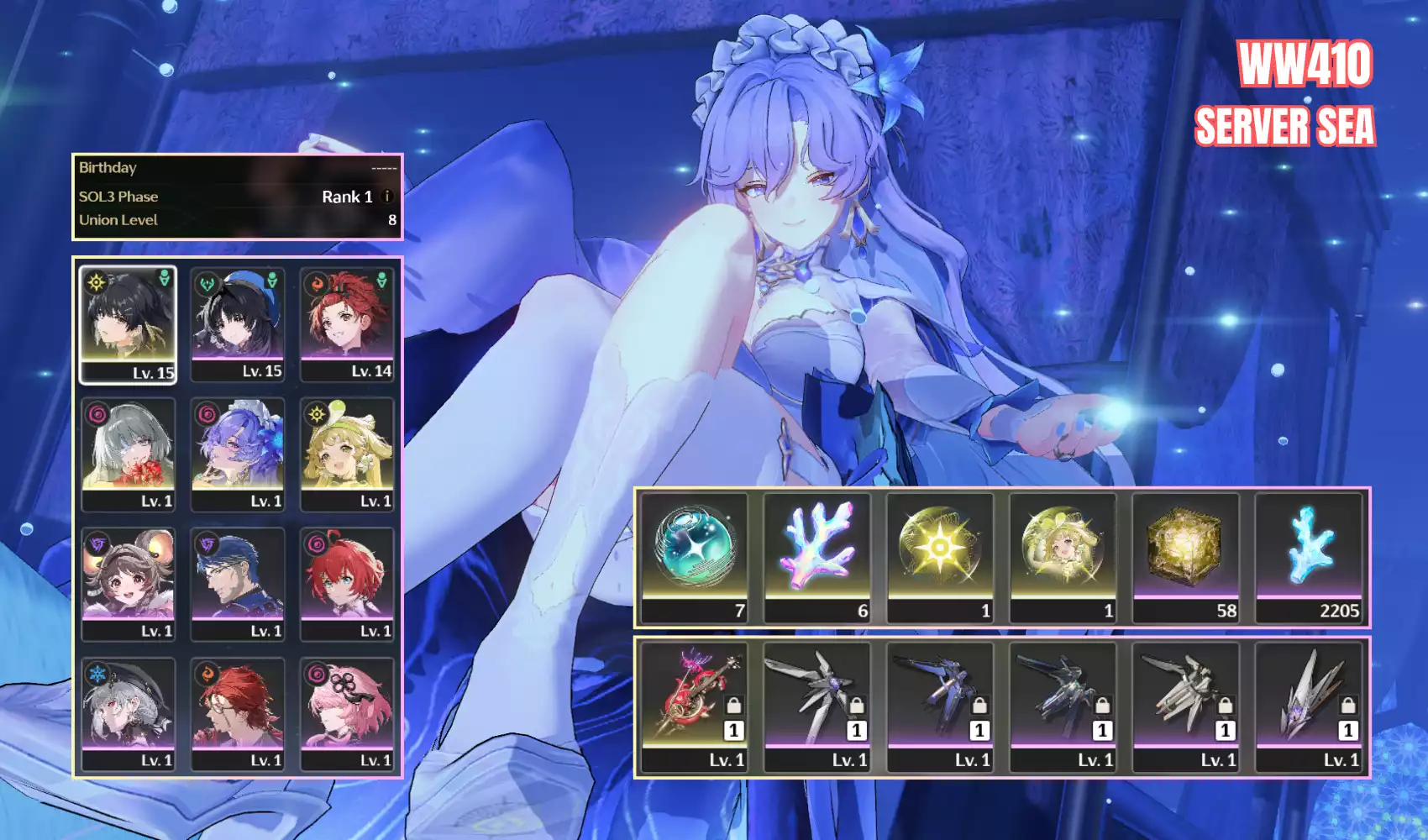Select the red-haired girl with teal eyes
The height and width of the screenshot is (840, 1428).
347,585
